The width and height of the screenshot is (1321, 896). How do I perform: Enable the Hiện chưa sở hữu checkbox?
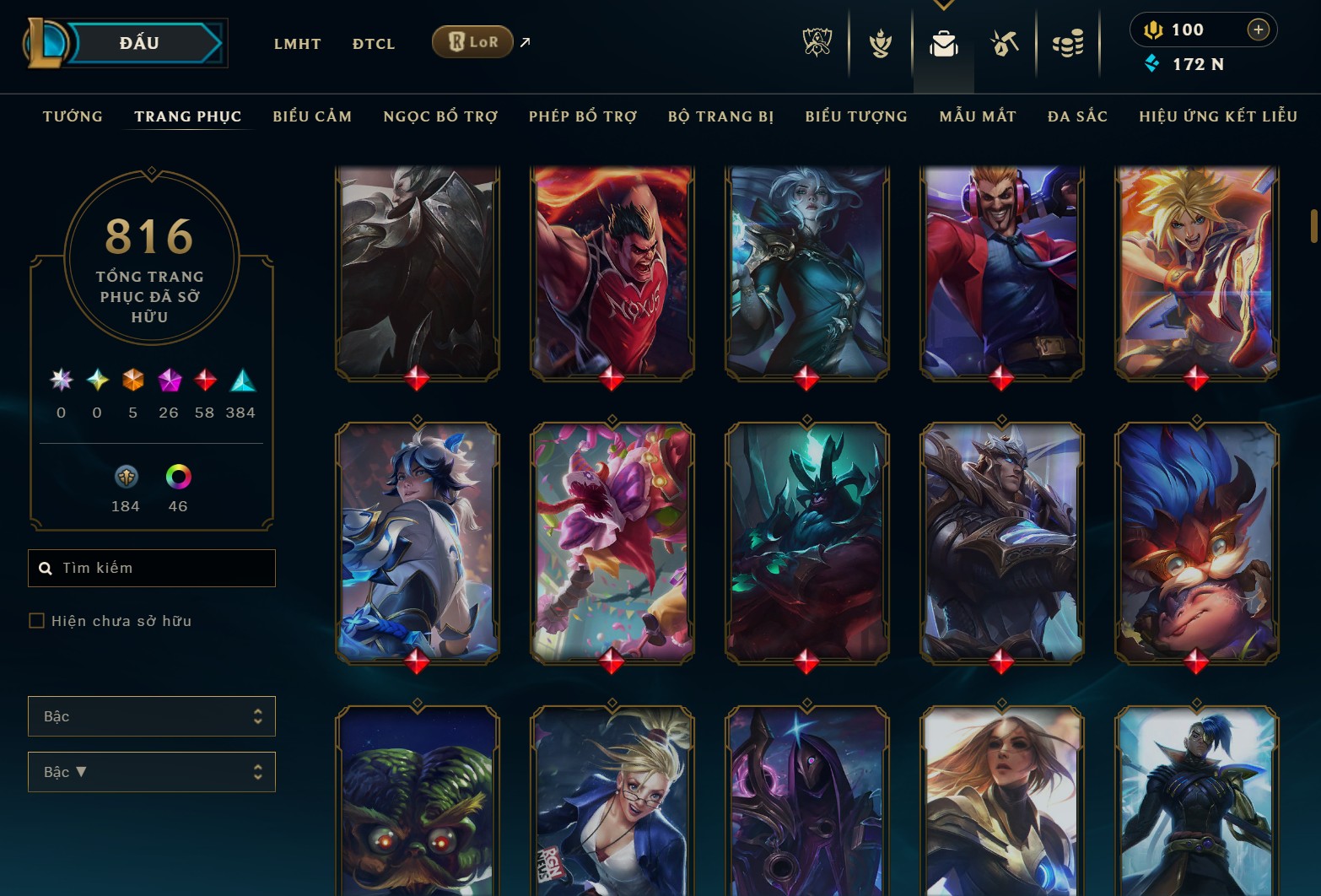[37, 620]
